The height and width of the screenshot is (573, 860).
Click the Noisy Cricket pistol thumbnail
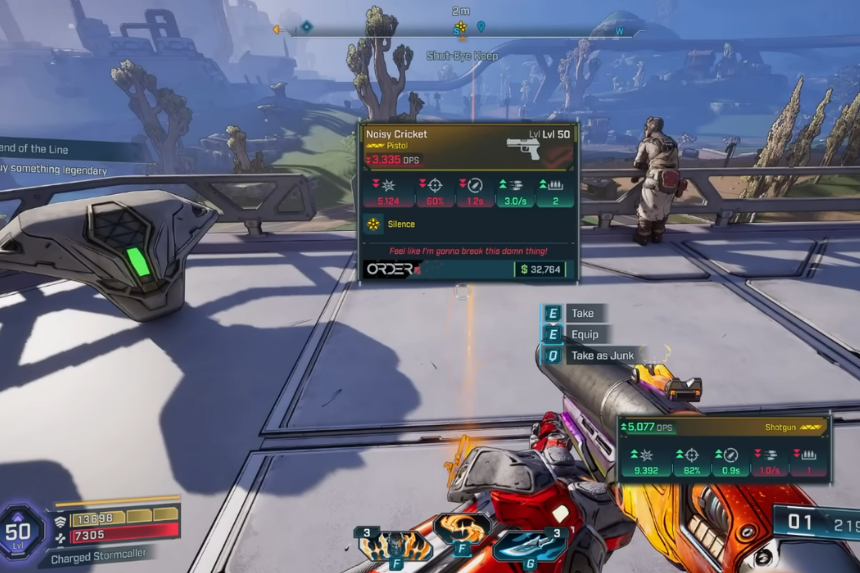click(523, 147)
